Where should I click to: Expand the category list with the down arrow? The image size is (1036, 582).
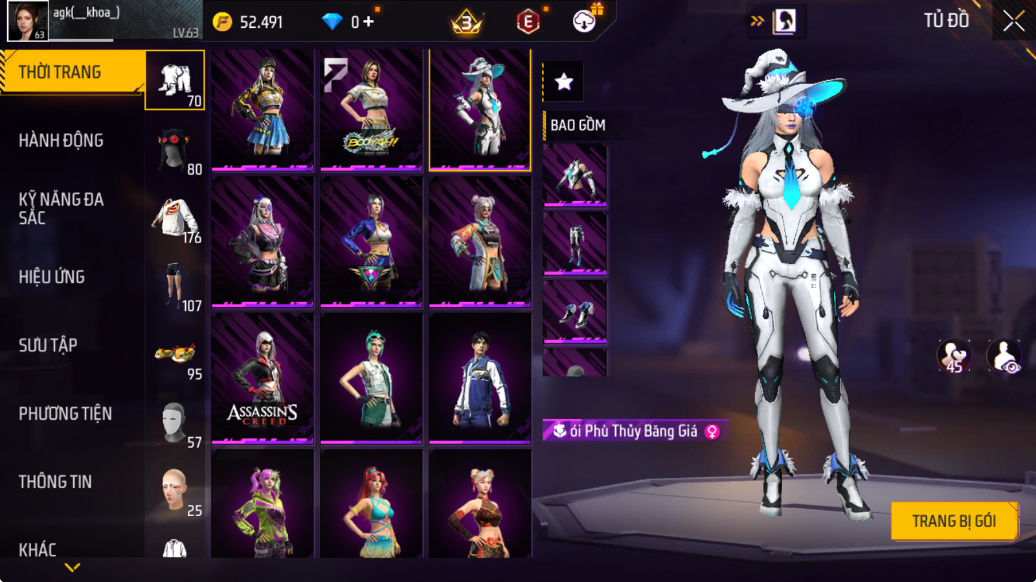(x=72, y=568)
